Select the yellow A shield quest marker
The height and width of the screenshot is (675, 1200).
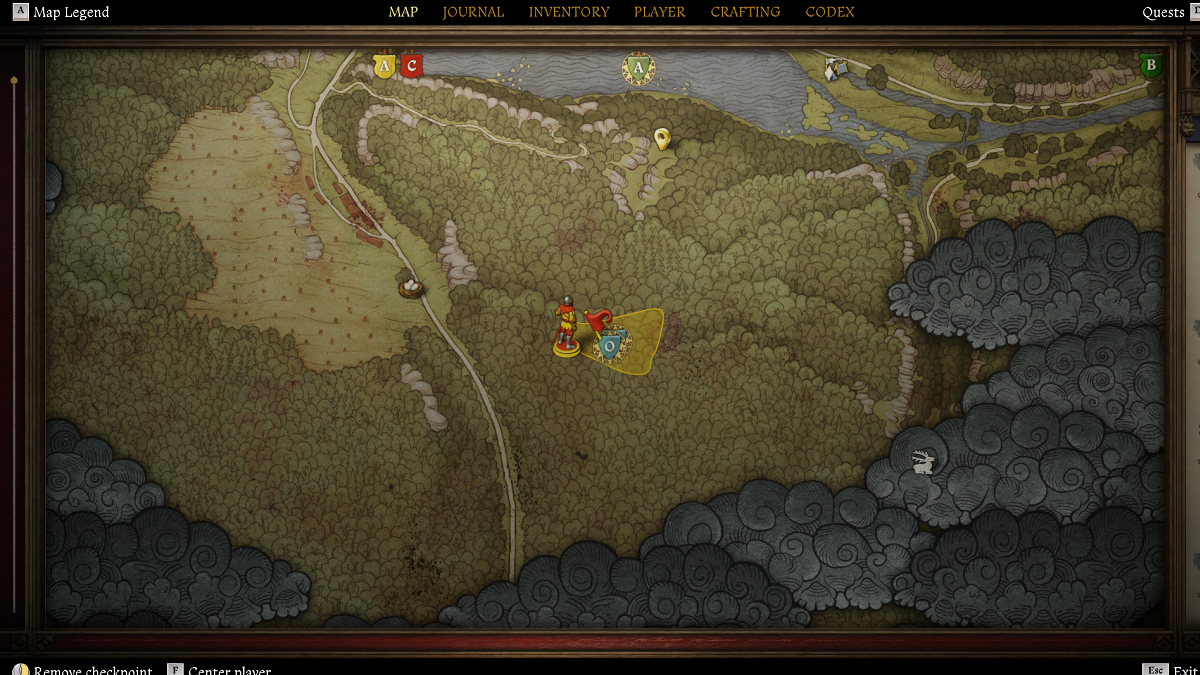click(383, 67)
